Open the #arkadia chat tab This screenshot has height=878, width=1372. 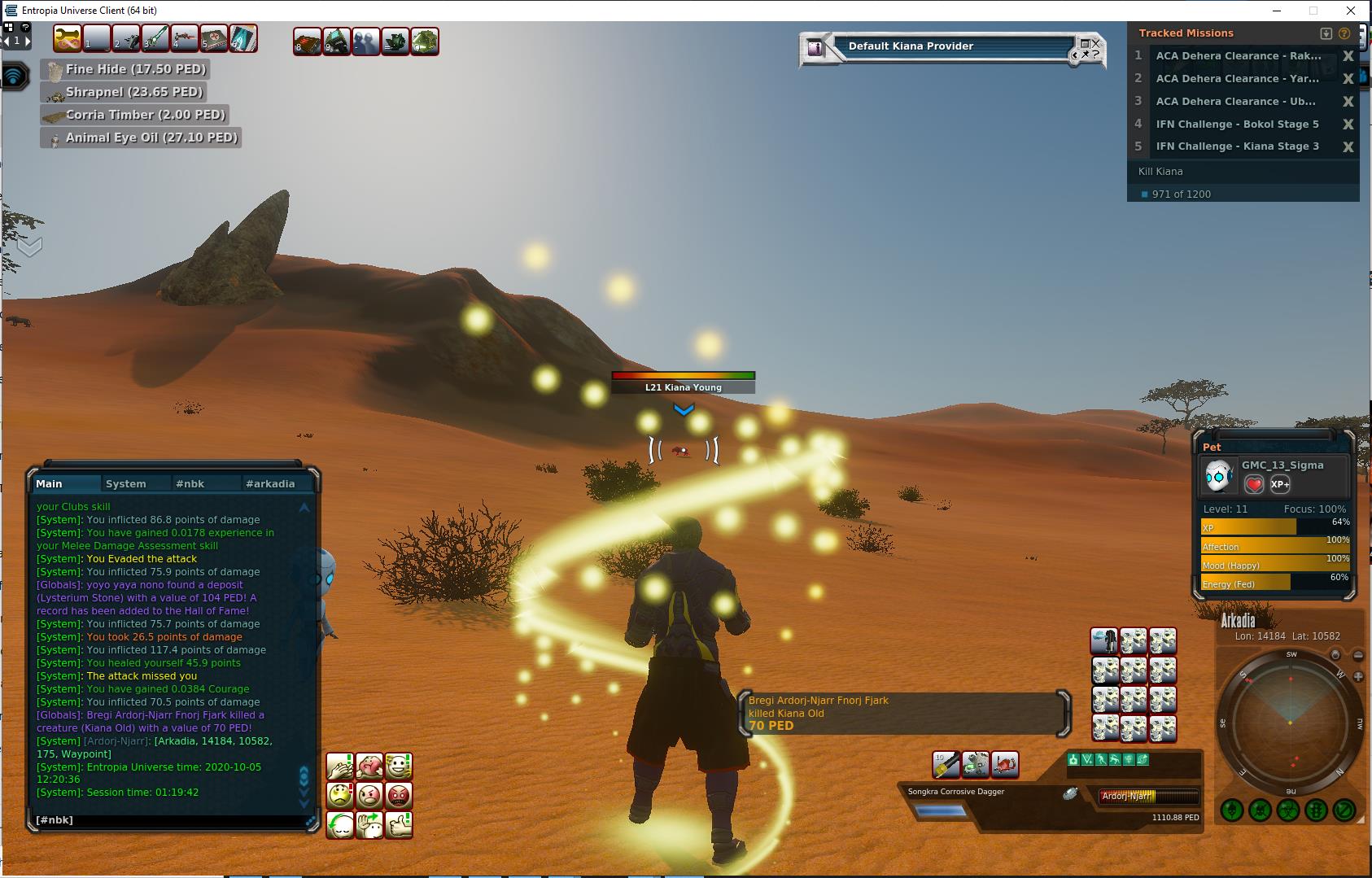coord(270,483)
